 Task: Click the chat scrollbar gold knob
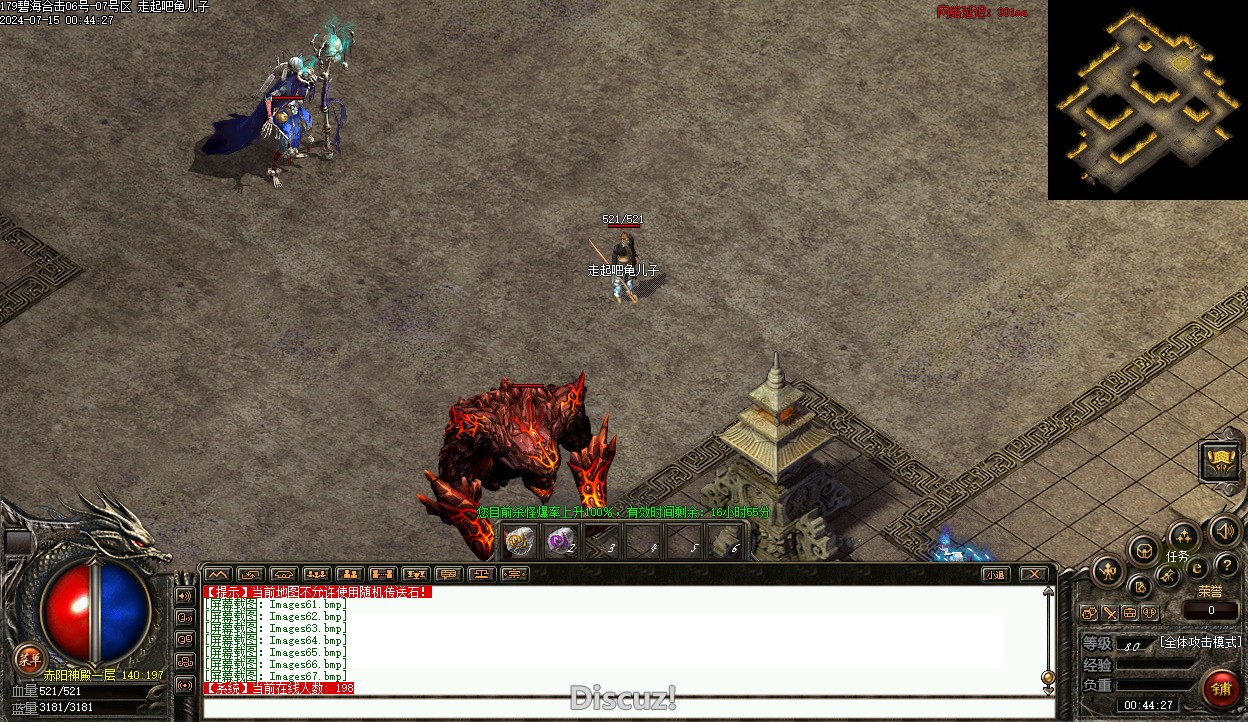[1048, 678]
